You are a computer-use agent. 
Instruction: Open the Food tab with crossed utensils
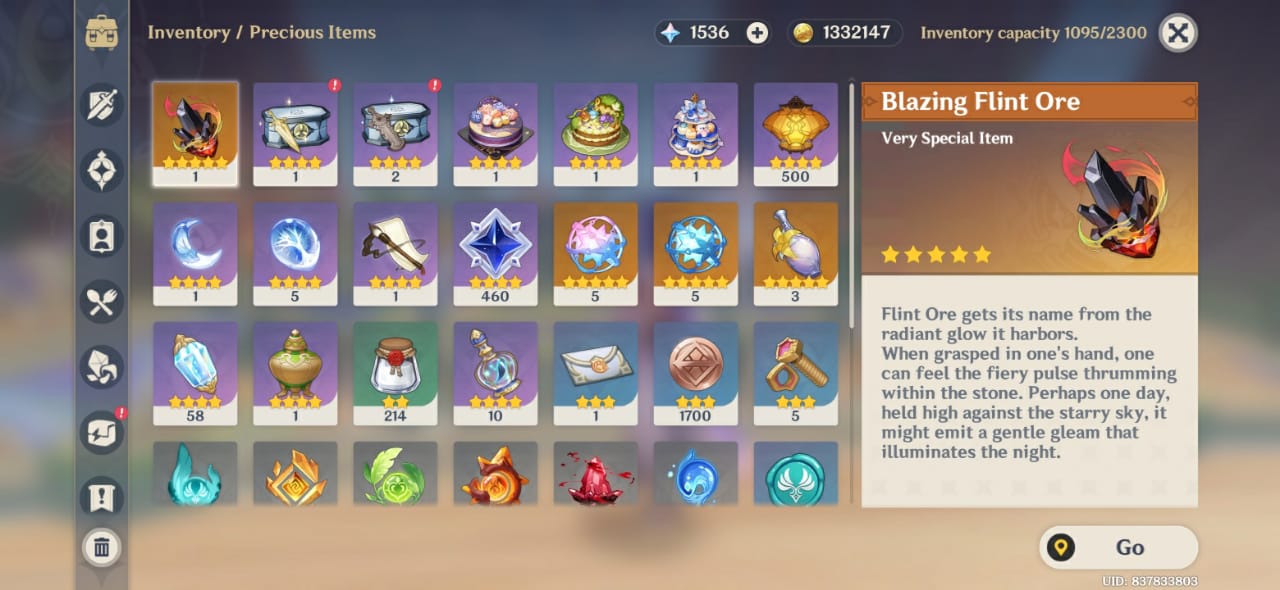coord(102,301)
